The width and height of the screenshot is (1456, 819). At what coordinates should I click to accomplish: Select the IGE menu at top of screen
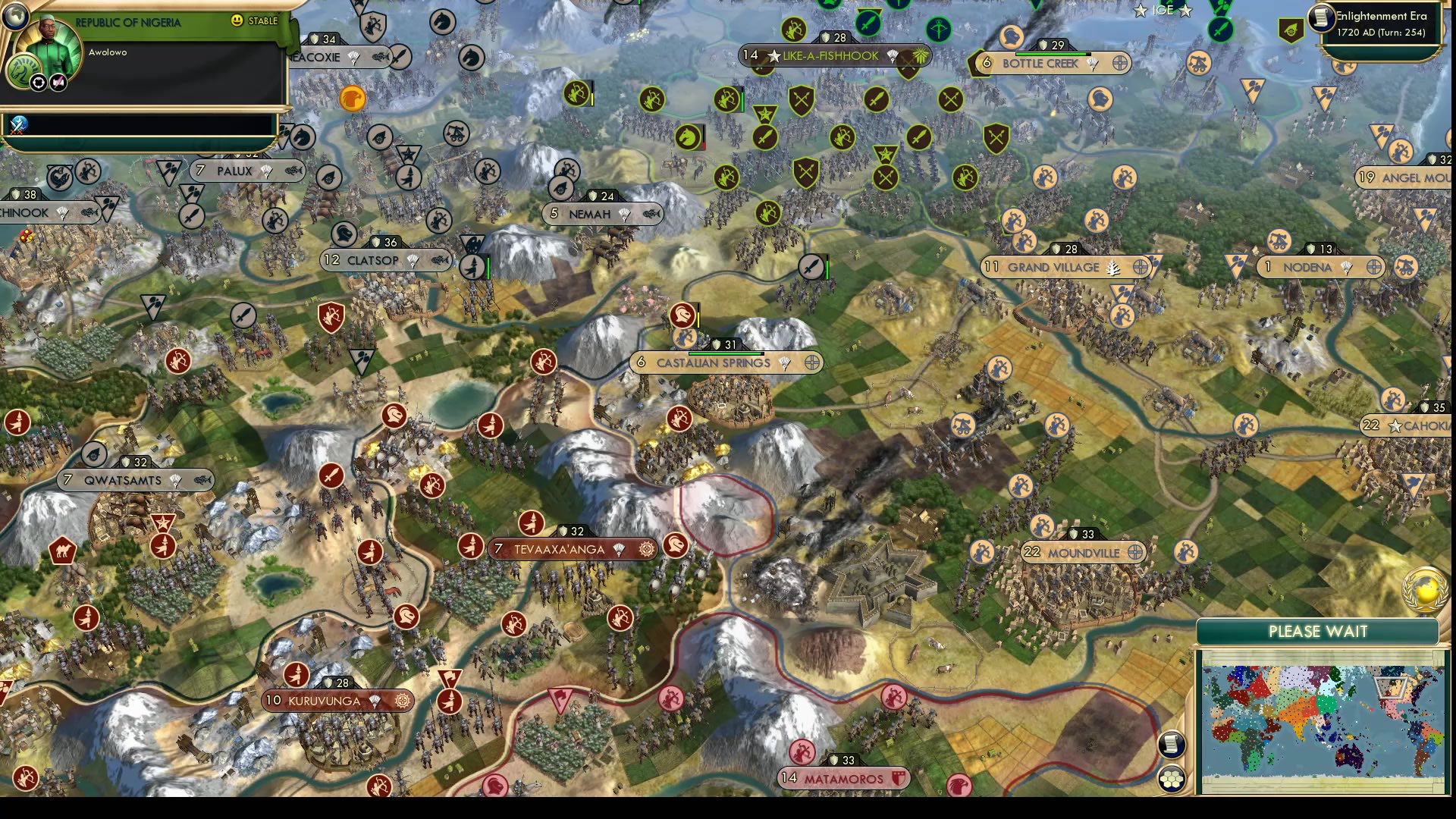(1162, 11)
